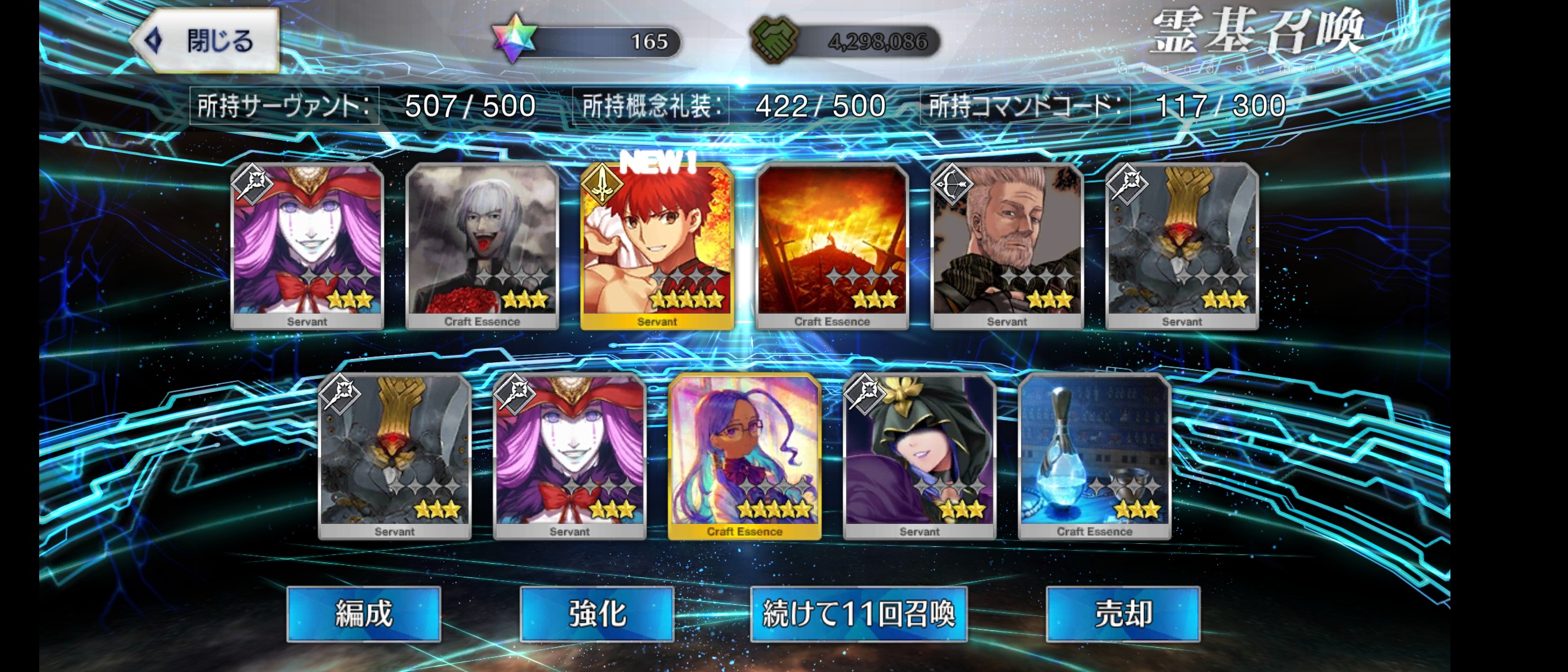Inspect the five-star girl with glasses Craft Essence
The width and height of the screenshot is (1568, 672).
[x=744, y=456]
